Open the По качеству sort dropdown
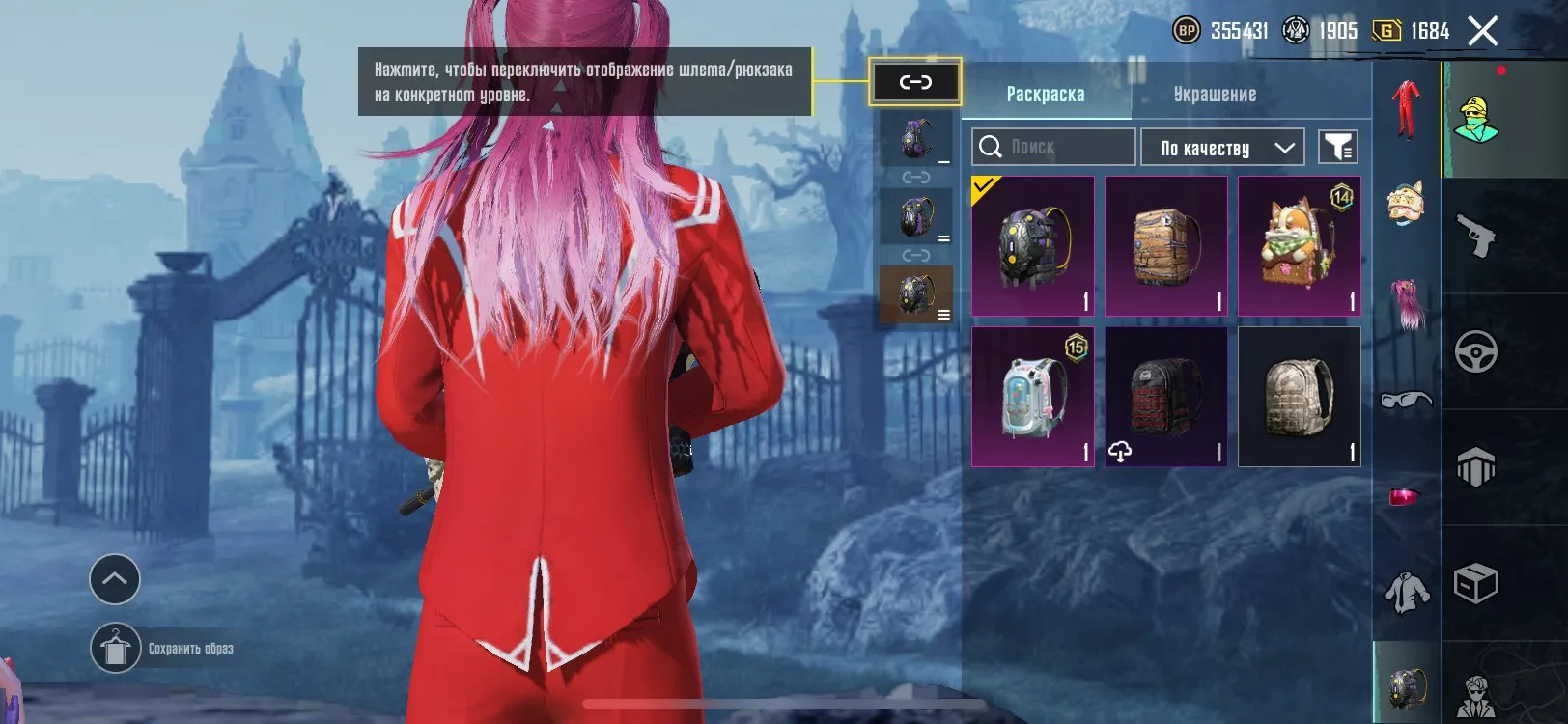Viewport: 1568px width, 724px height. tap(1221, 147)
